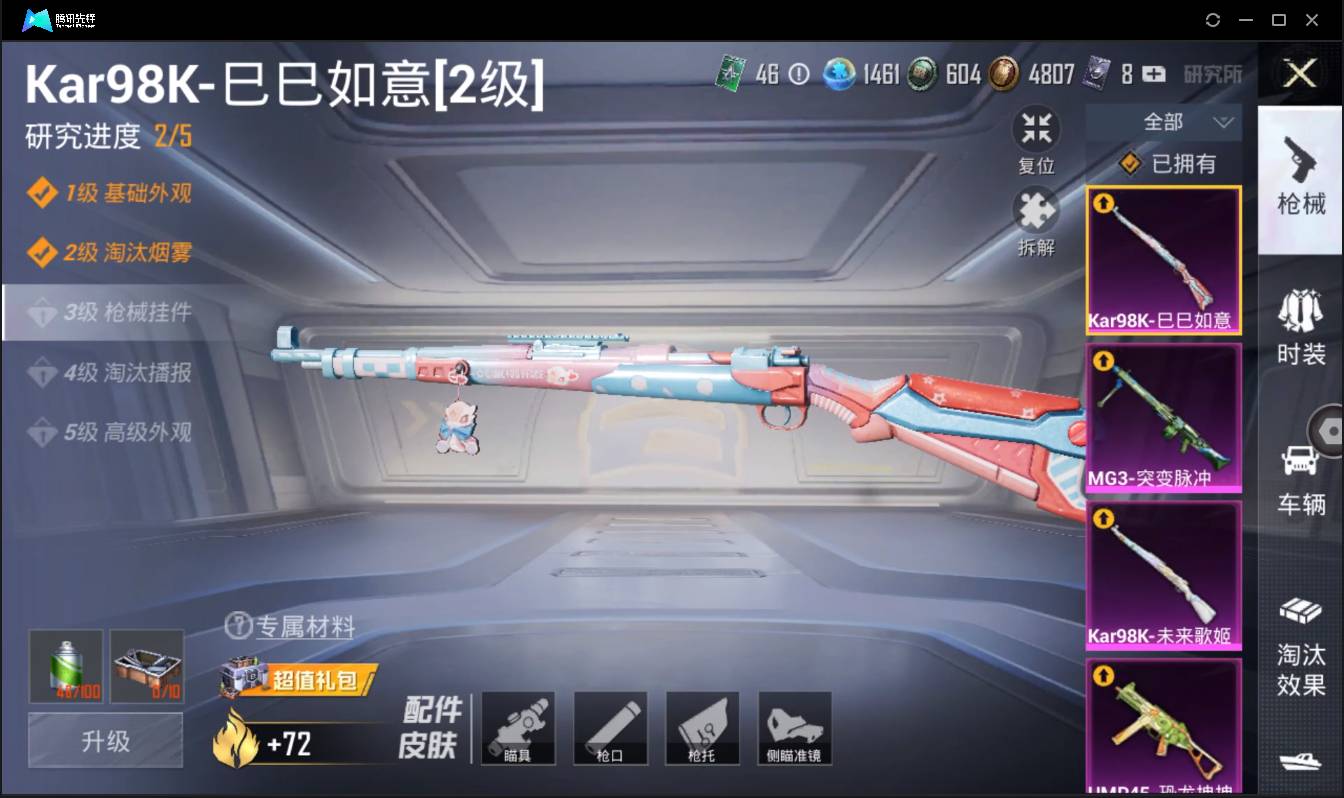Select the 枪口 muzzle skin icon
This screenshot has width=1344, height=798.
point(610,728)
